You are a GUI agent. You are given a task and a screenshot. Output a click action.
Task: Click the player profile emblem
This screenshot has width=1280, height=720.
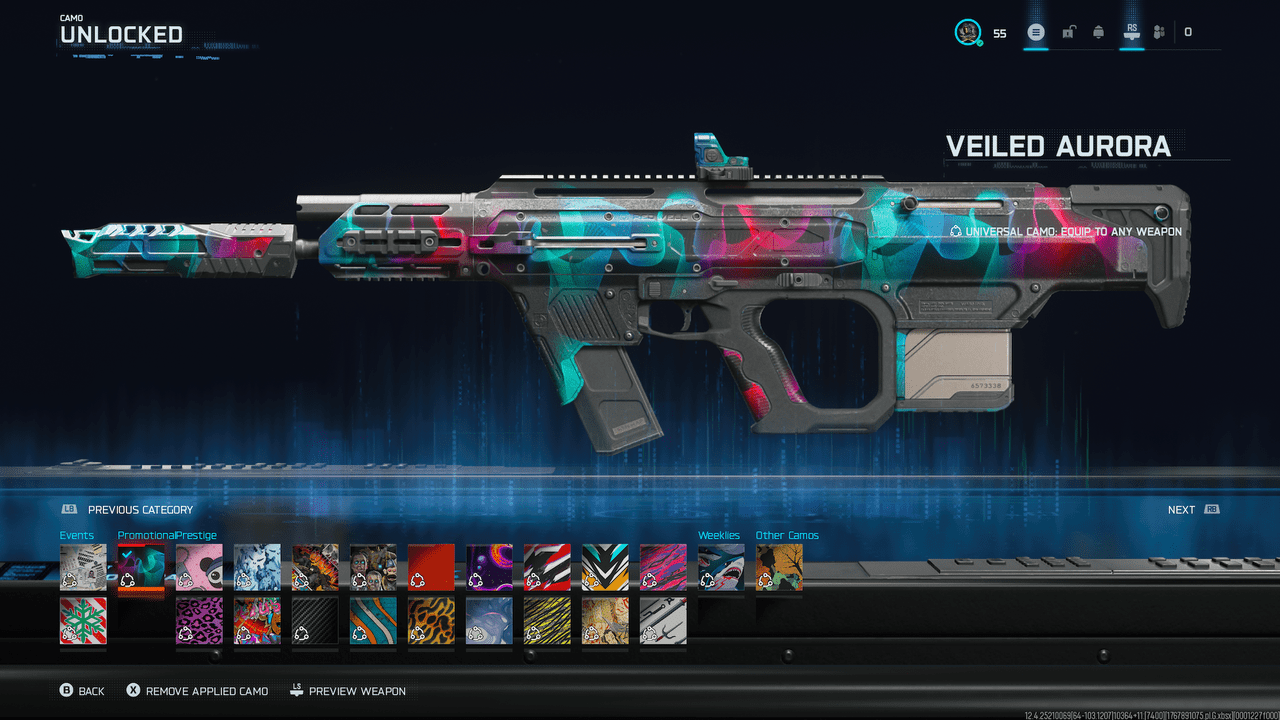(x=967, y=32)
